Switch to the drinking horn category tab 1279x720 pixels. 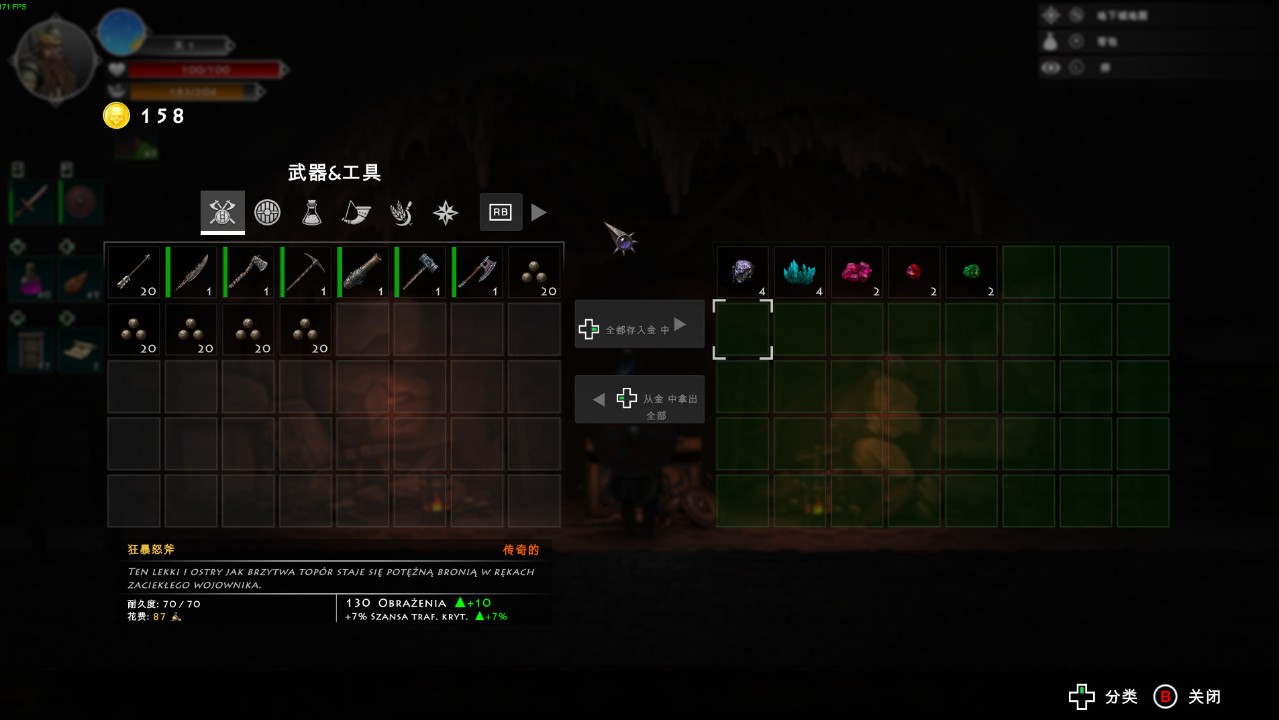coord(356,212)
